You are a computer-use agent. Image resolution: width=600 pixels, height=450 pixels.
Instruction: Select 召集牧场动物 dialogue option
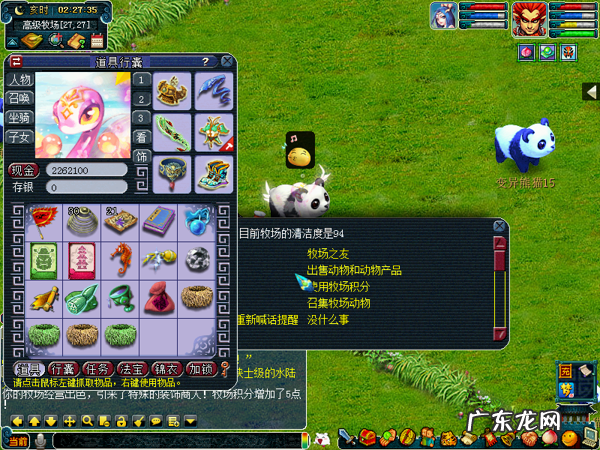(x=338, y=303)
